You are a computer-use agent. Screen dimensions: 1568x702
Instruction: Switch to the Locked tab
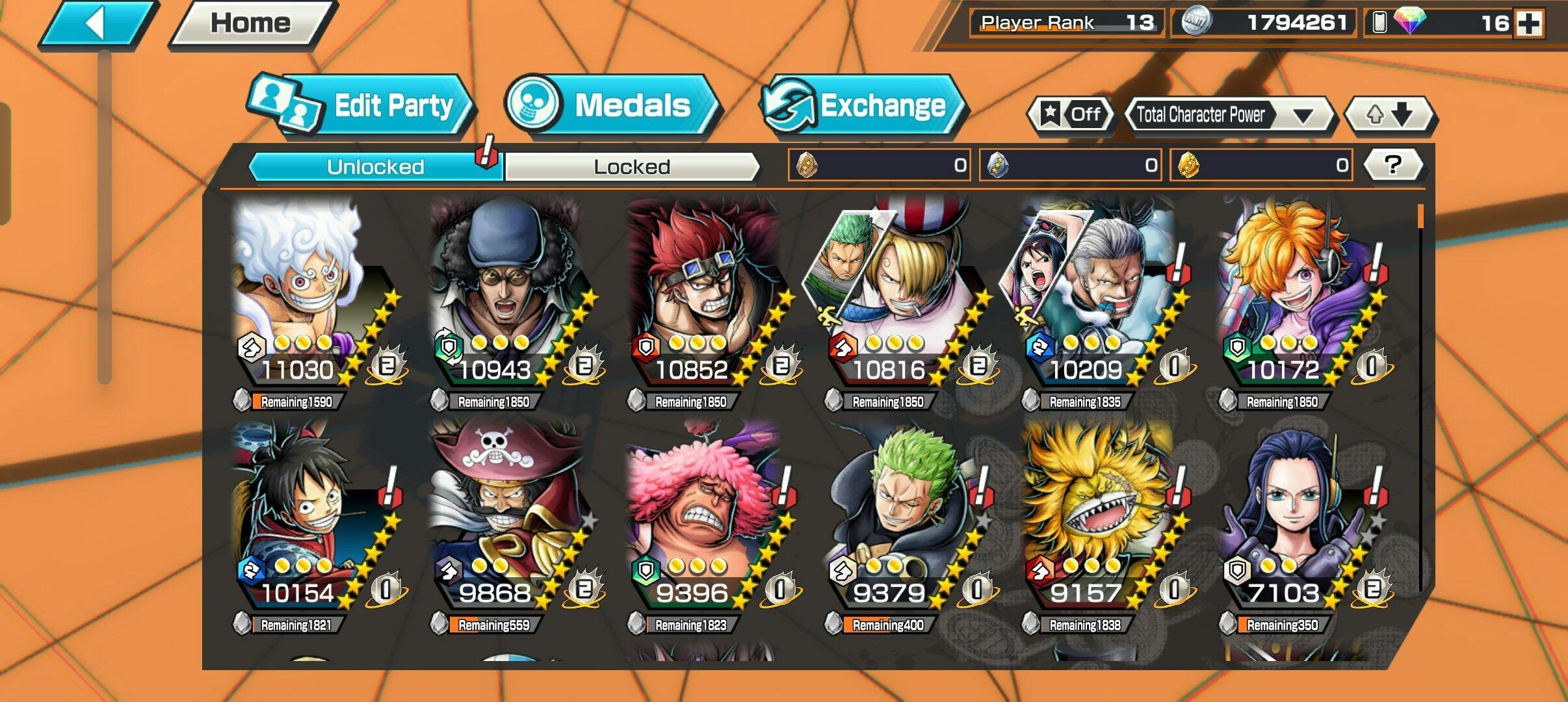tap(631, 167)
